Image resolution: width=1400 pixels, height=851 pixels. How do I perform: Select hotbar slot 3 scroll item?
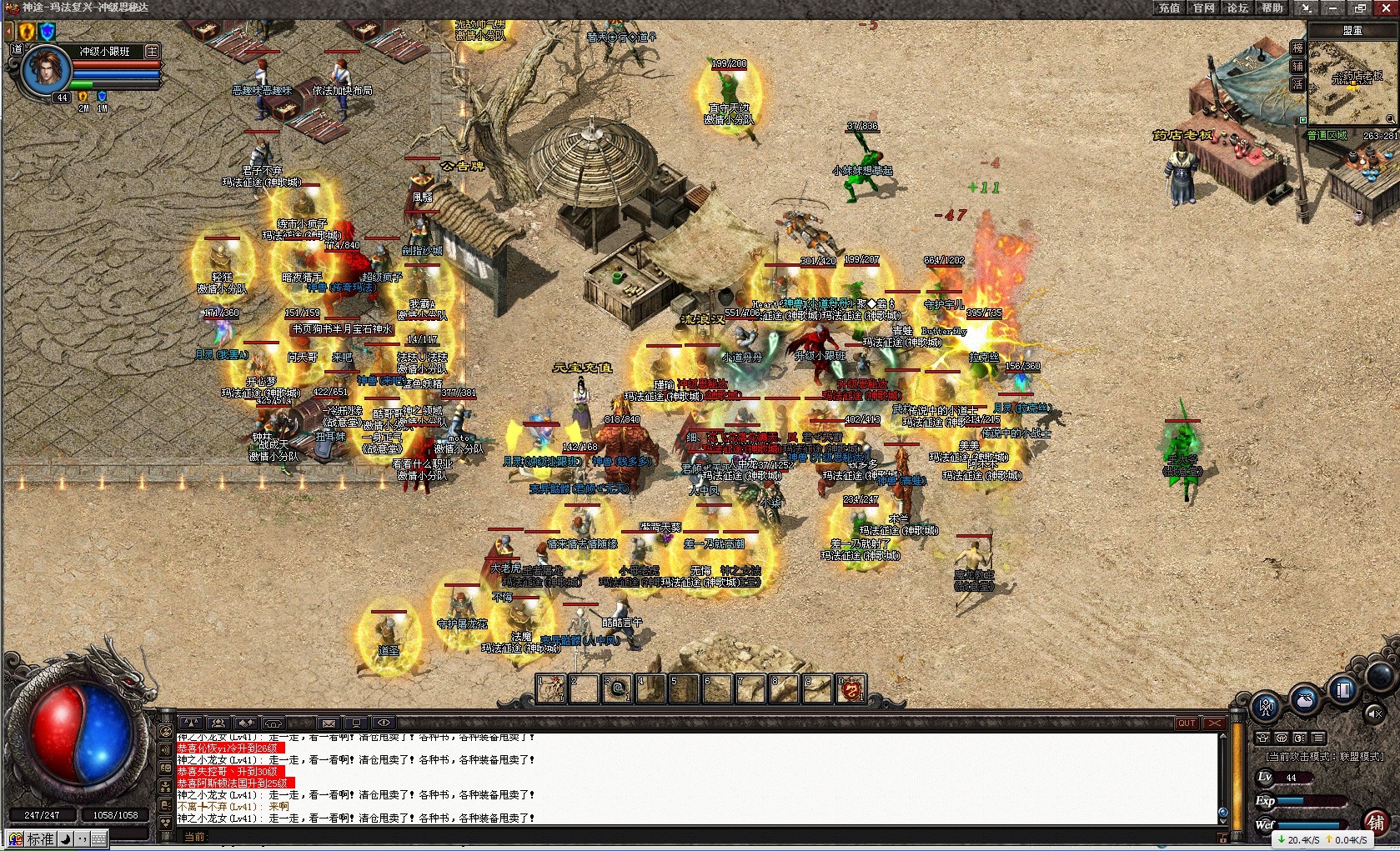tap(617, 688)
